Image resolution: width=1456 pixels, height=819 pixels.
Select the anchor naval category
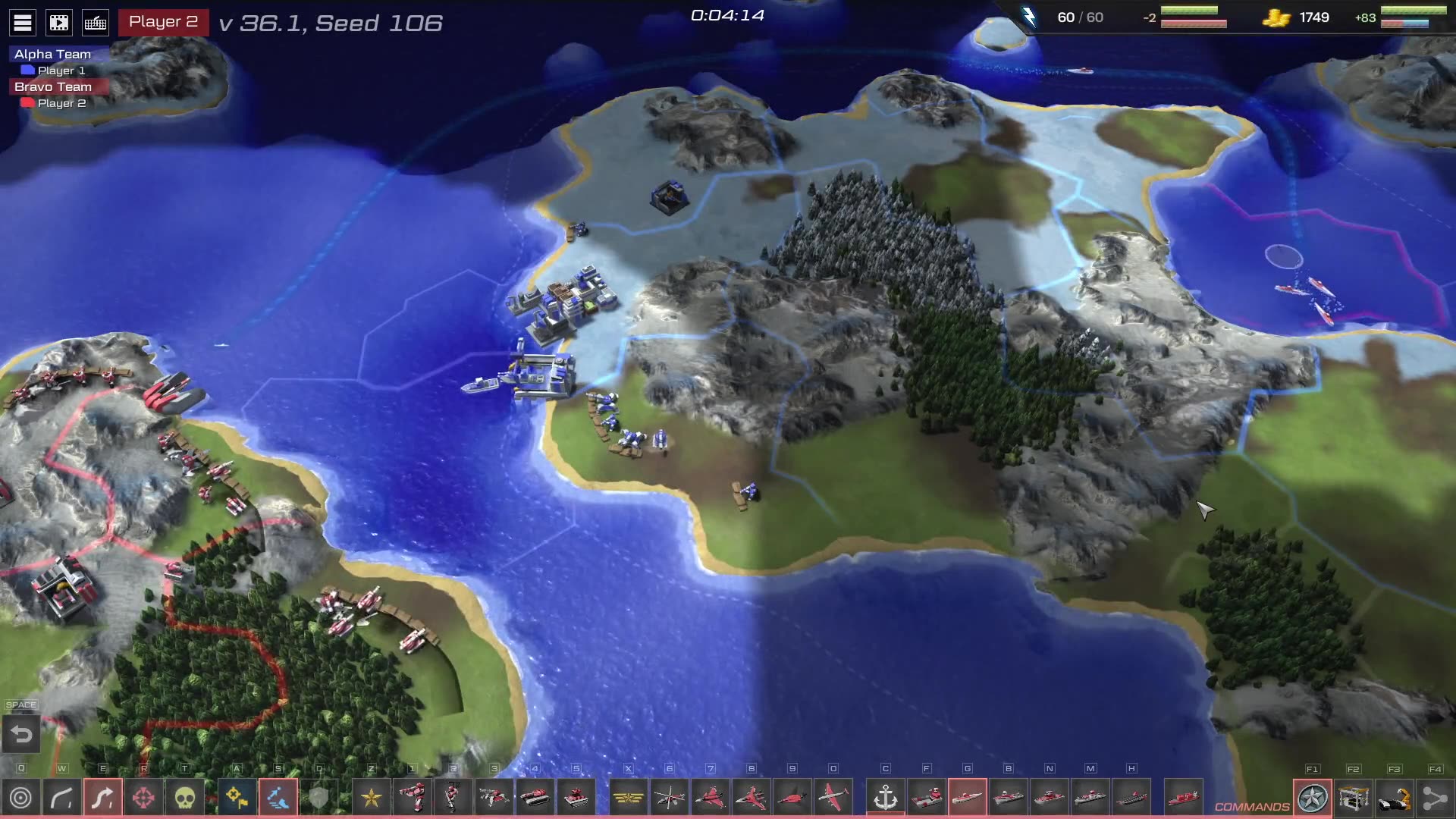(x=886, y=798)
